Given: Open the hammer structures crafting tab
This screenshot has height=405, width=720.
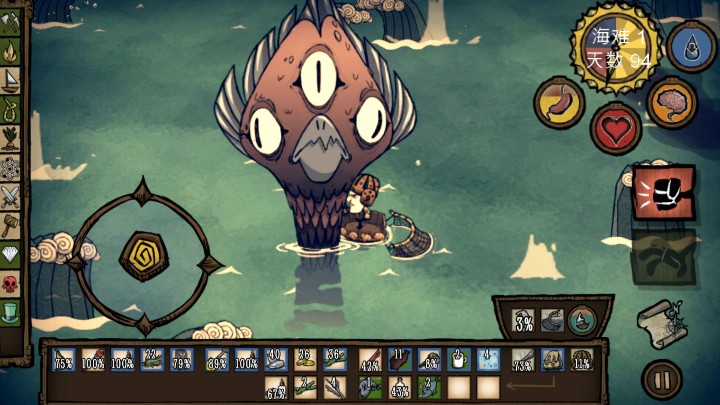Looking at the screenshot, I should tap(11, 224).
